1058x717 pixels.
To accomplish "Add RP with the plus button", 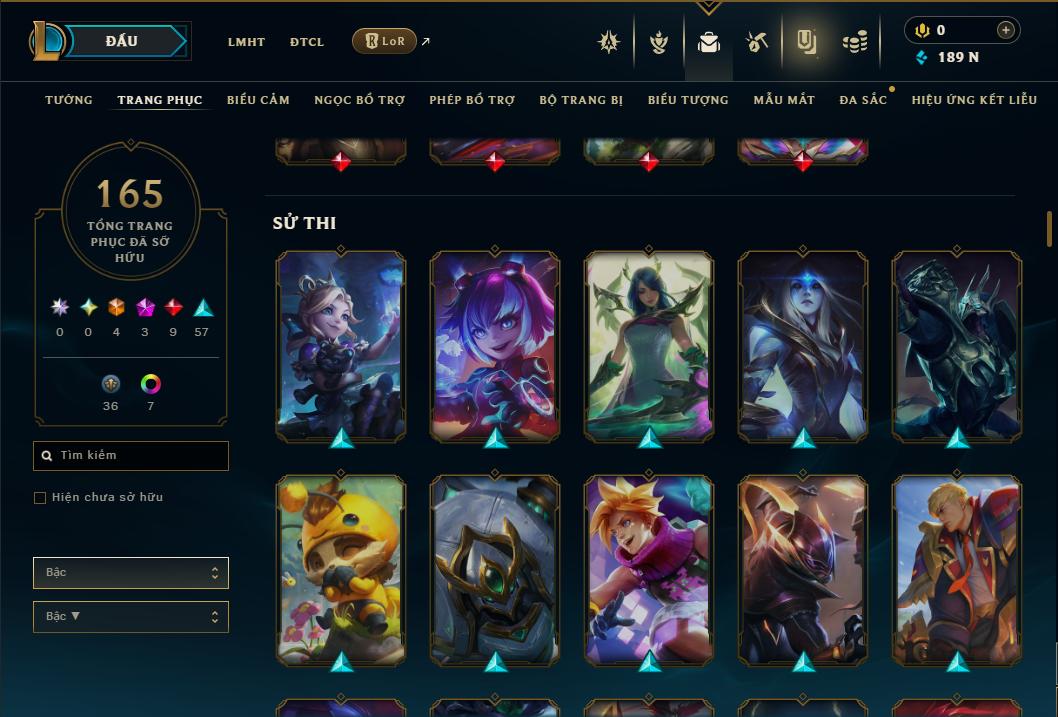I will point(1006,30).
